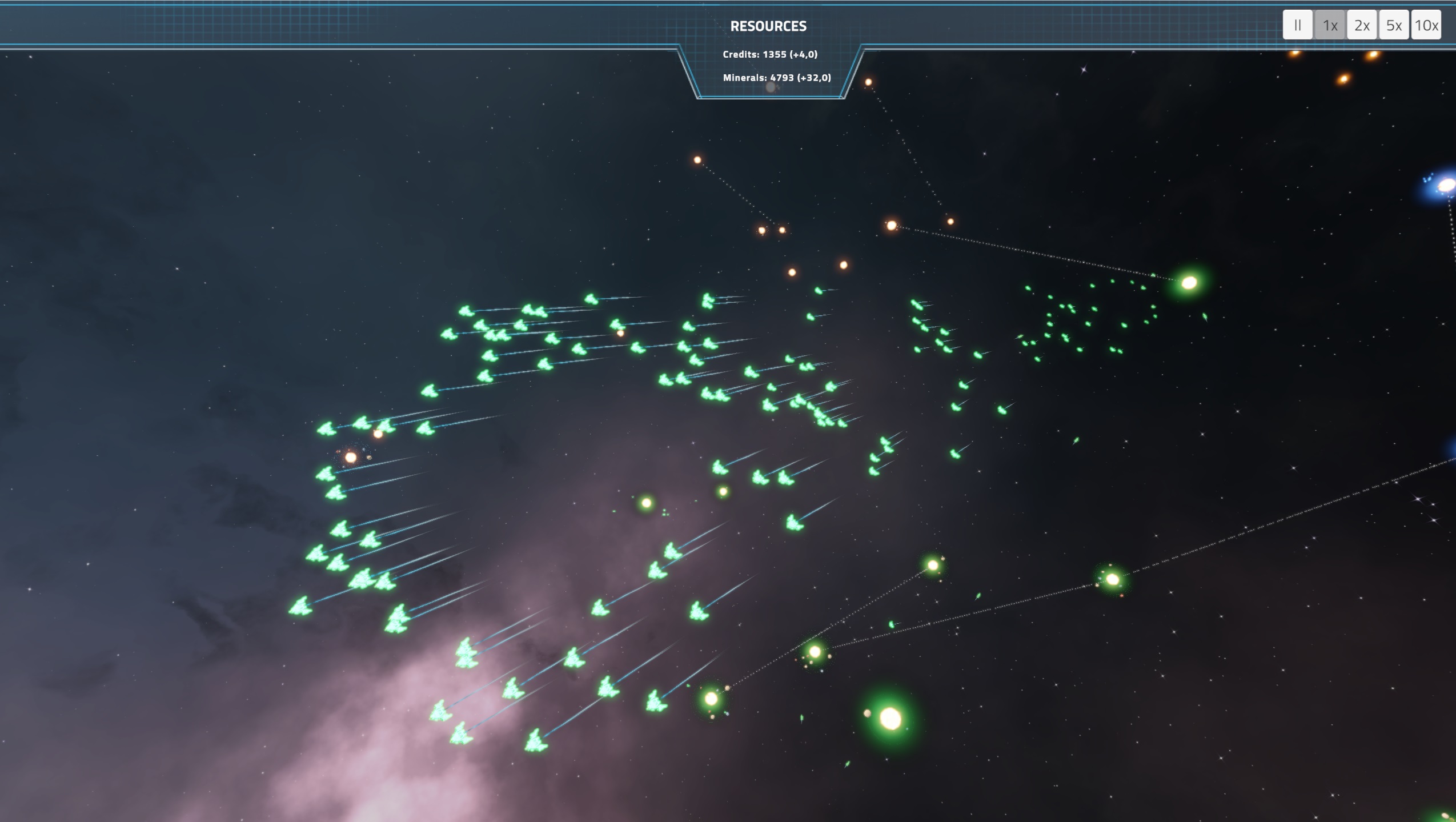
Task: Pause the game simulation
Action: pyautogui.click(x=1297, y=25)
